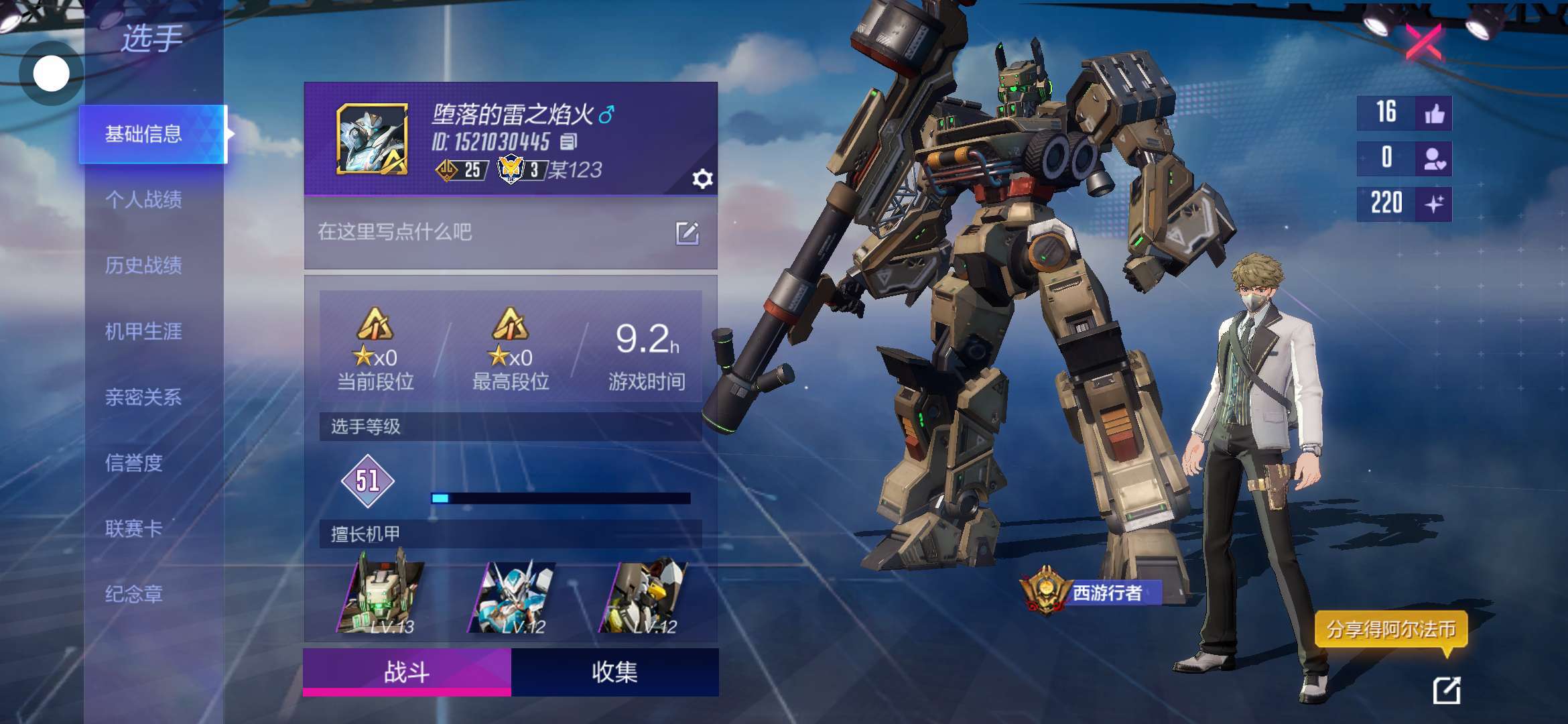Switch to 纪念章 section
1568x724 pixels.
(x=134, y=594)
